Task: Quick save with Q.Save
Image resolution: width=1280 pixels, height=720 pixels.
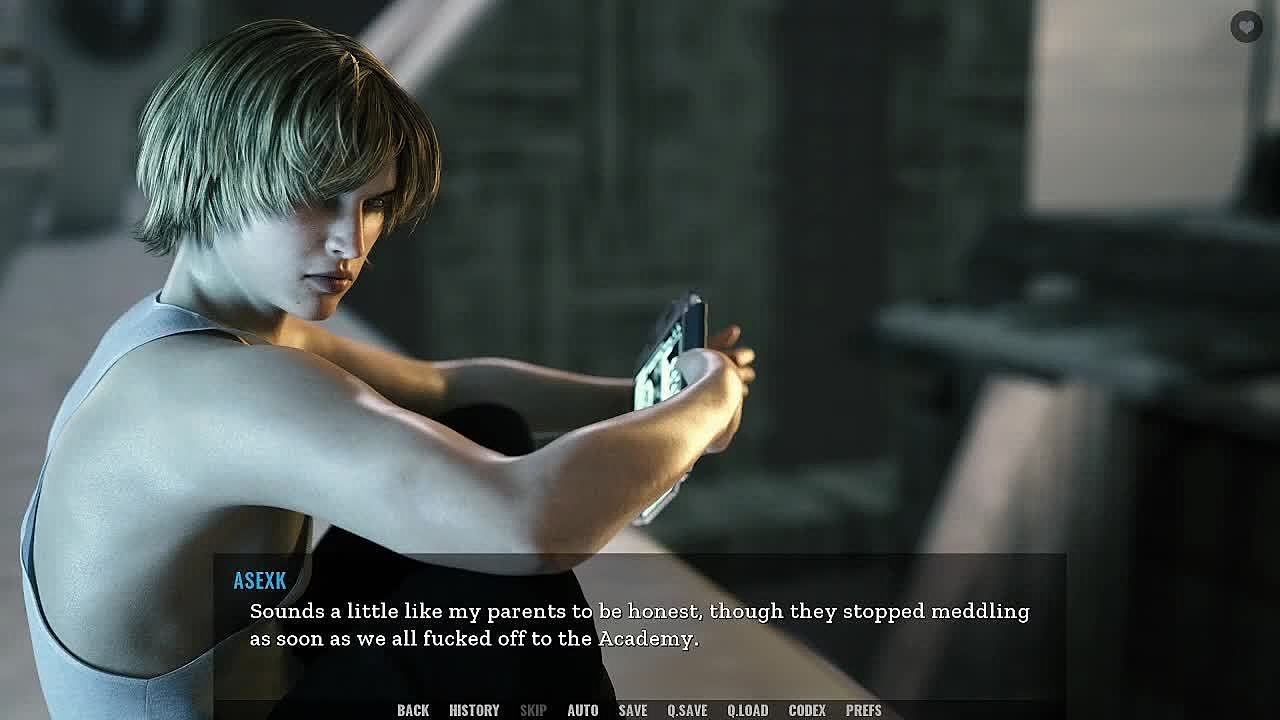Action: [687, 710]
